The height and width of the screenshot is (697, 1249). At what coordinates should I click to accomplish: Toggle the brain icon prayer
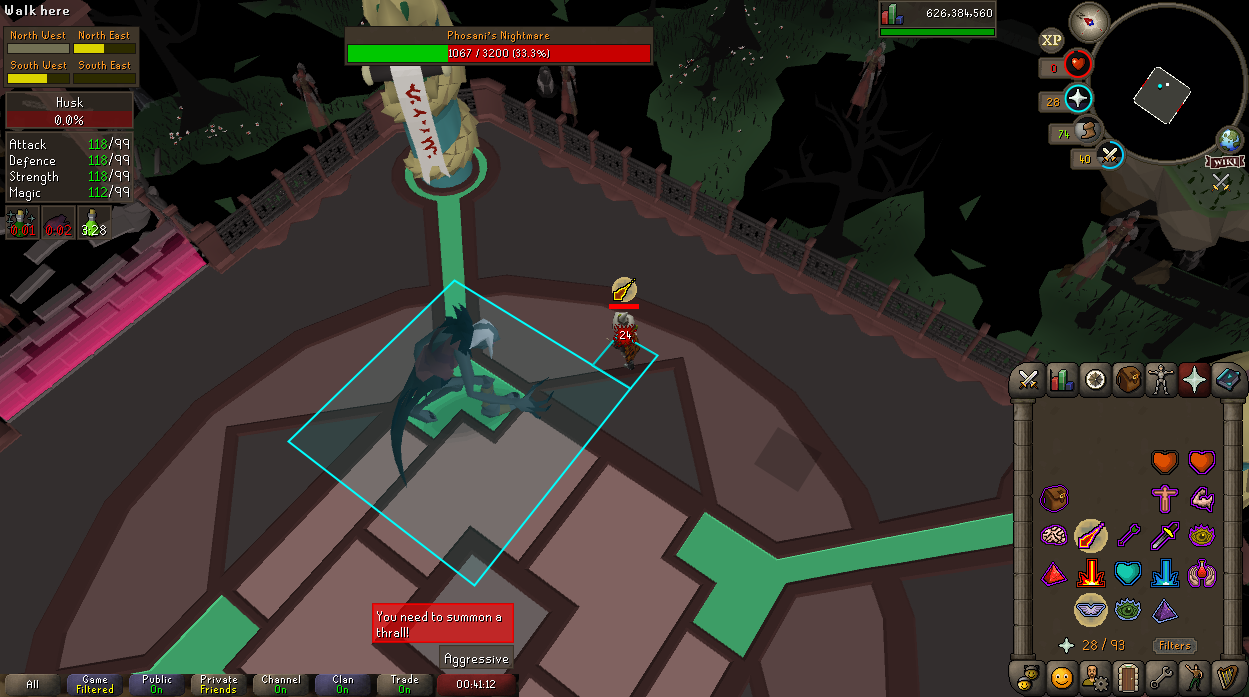coord(1054,536)
